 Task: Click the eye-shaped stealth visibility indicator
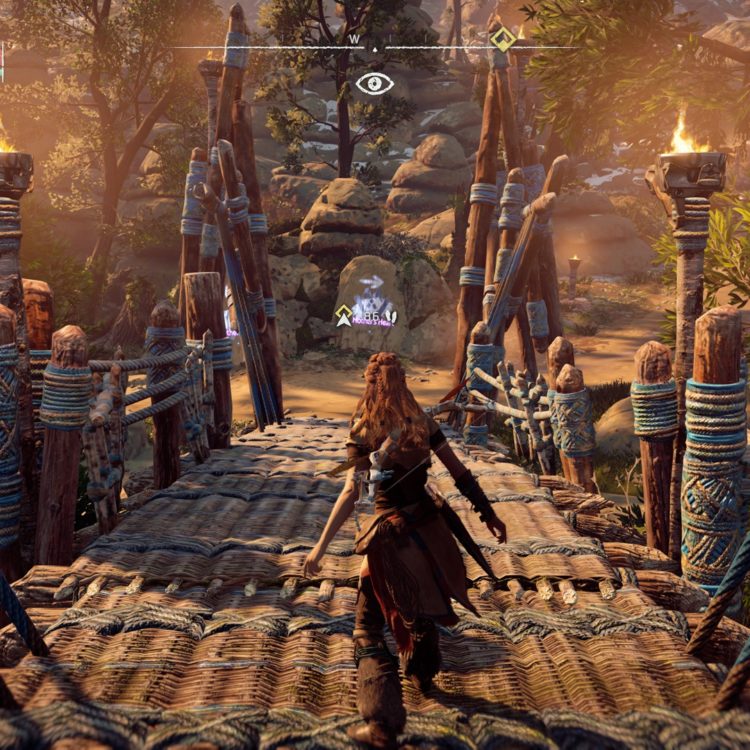tap(374, 83)
